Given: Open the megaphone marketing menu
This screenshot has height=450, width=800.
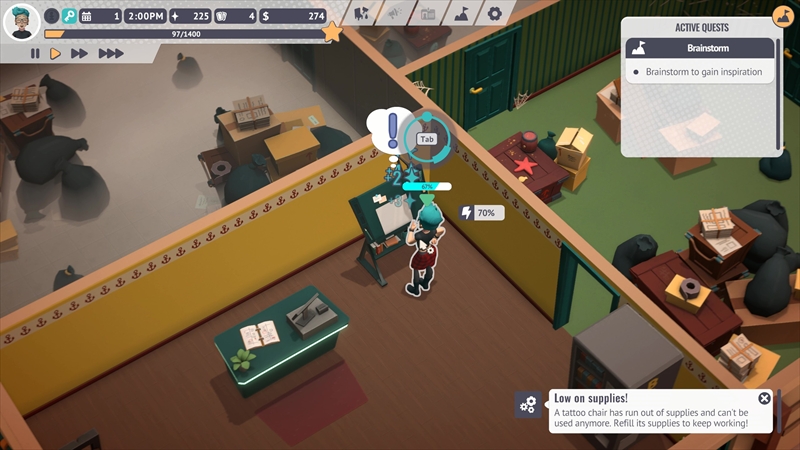Looking at the screenshot, I should pos(395,14).
